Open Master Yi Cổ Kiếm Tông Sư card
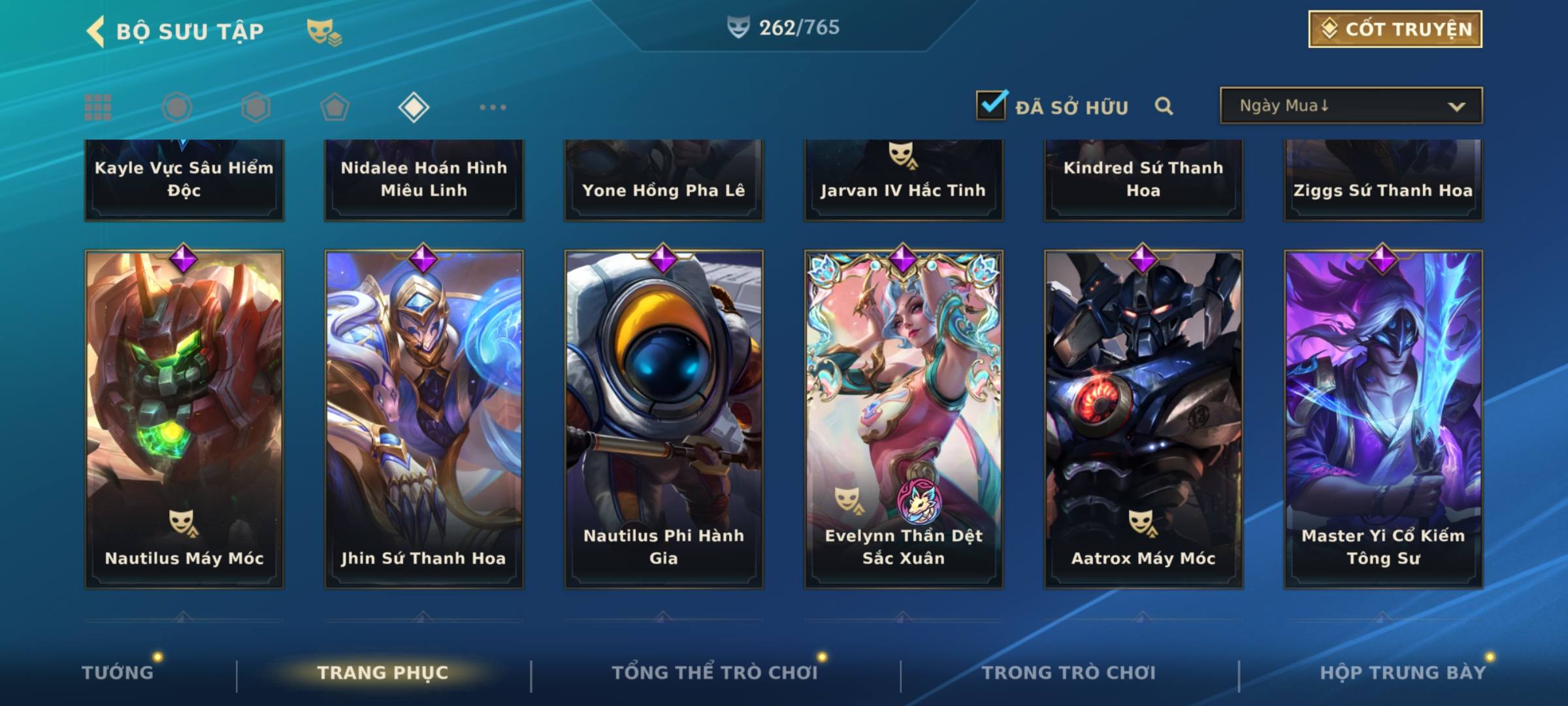Viewport: 1568px width, 706px height. pos(1383,418)
